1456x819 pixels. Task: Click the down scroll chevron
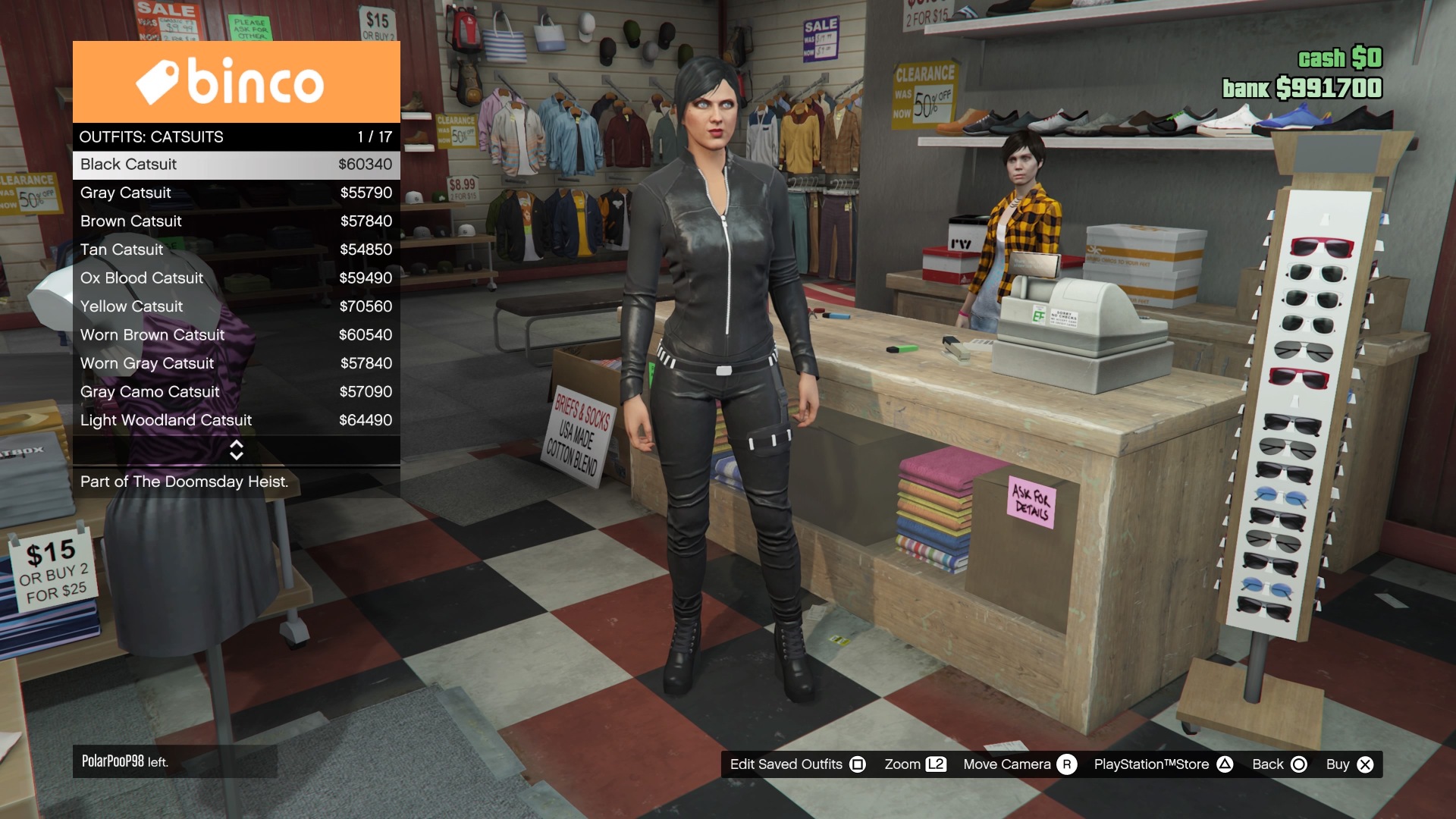coord(236,456)
